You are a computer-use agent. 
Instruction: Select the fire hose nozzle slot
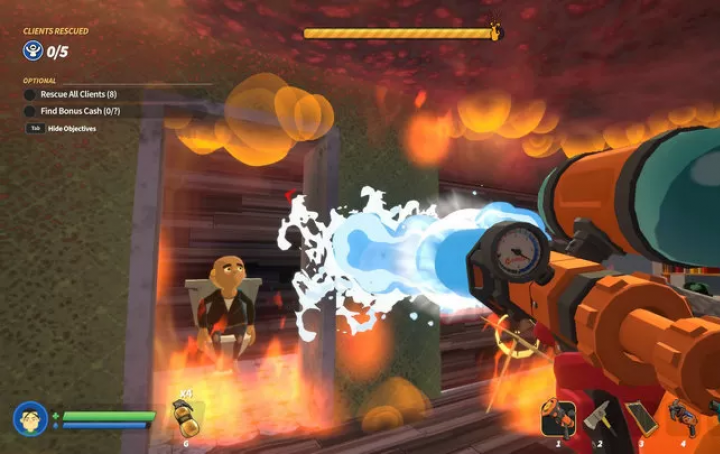558,417
